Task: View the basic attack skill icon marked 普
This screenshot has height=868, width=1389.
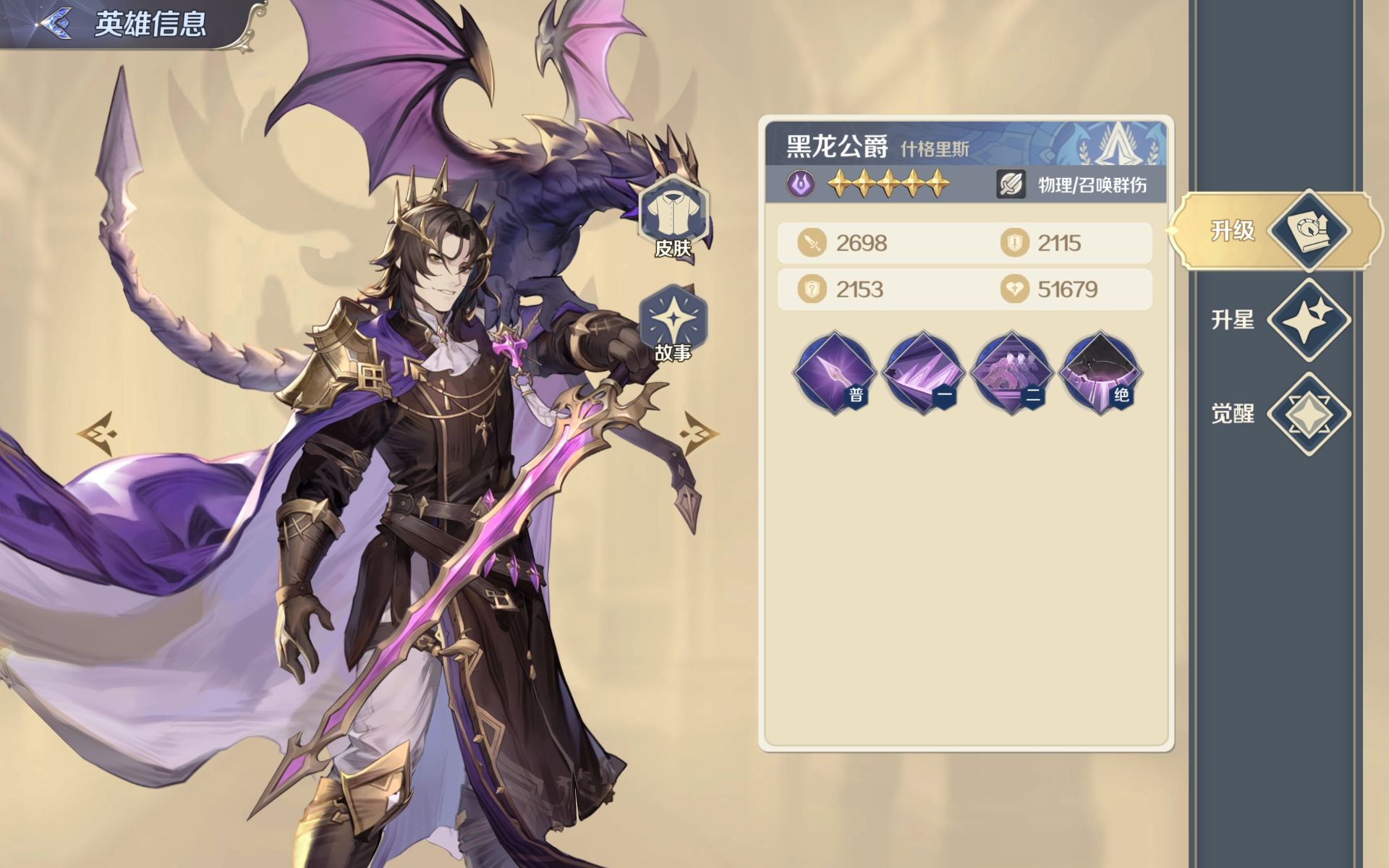Action: click(834, 373)
